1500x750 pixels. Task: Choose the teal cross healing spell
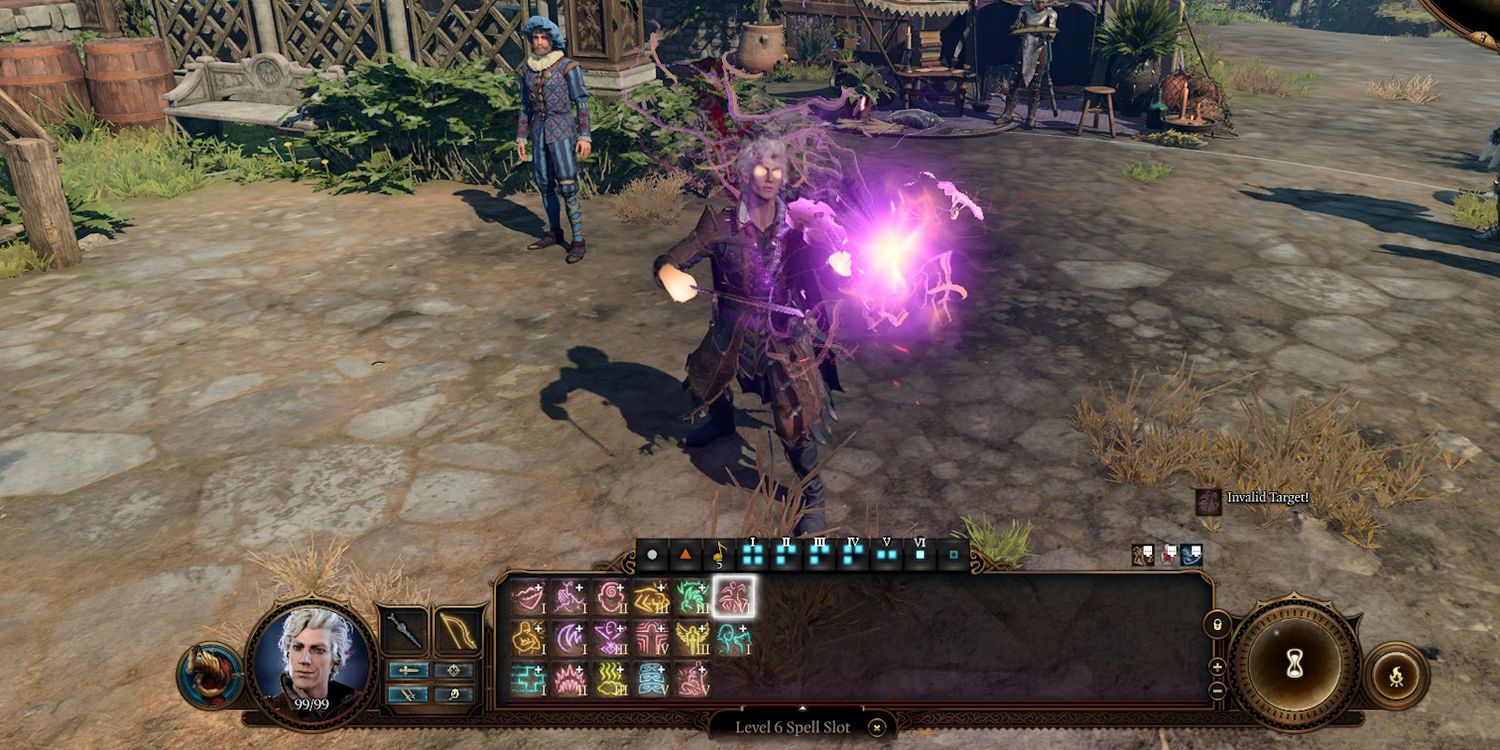coord(529,678)
